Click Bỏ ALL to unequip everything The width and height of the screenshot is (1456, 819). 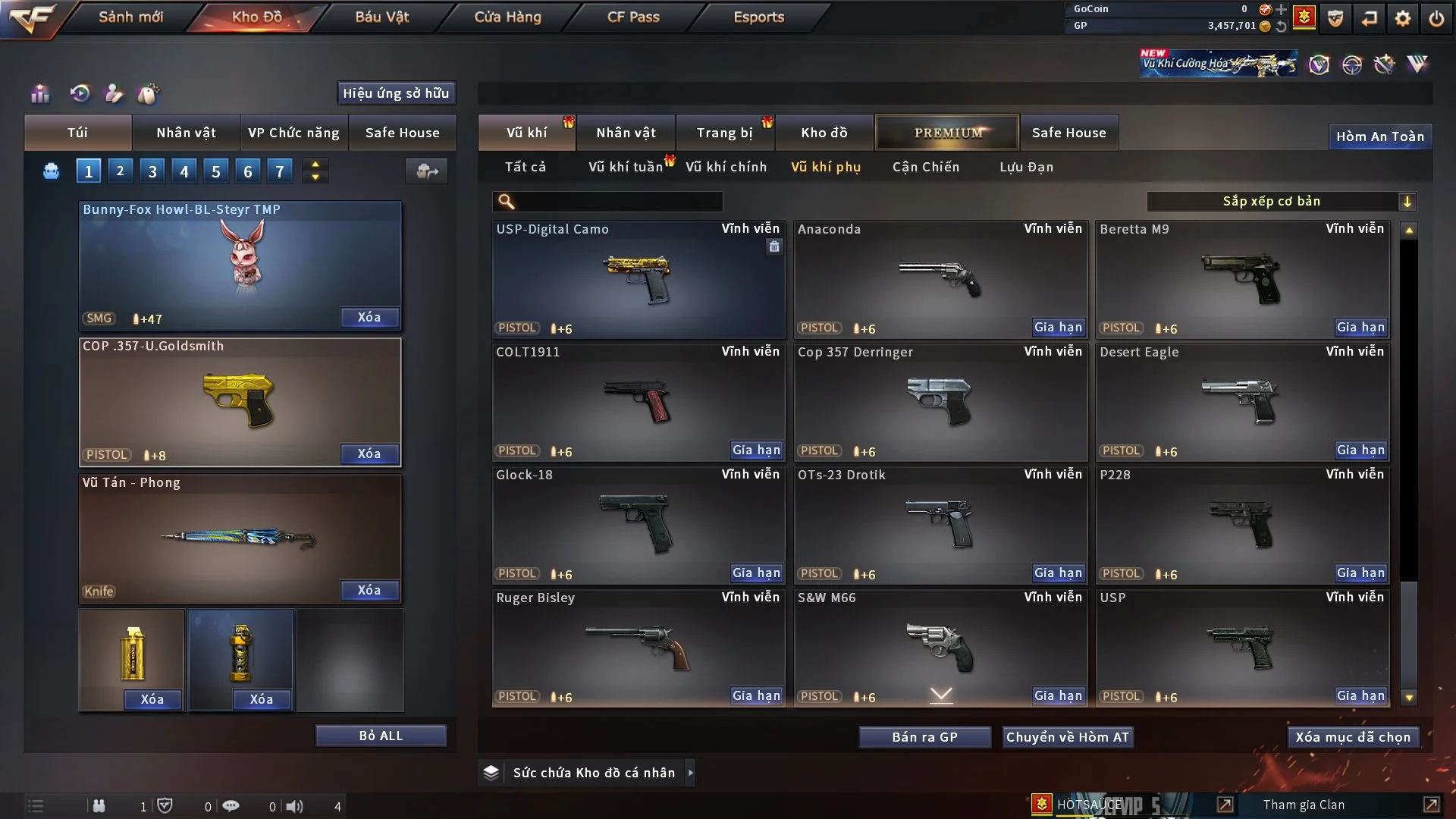click(381, 736)
